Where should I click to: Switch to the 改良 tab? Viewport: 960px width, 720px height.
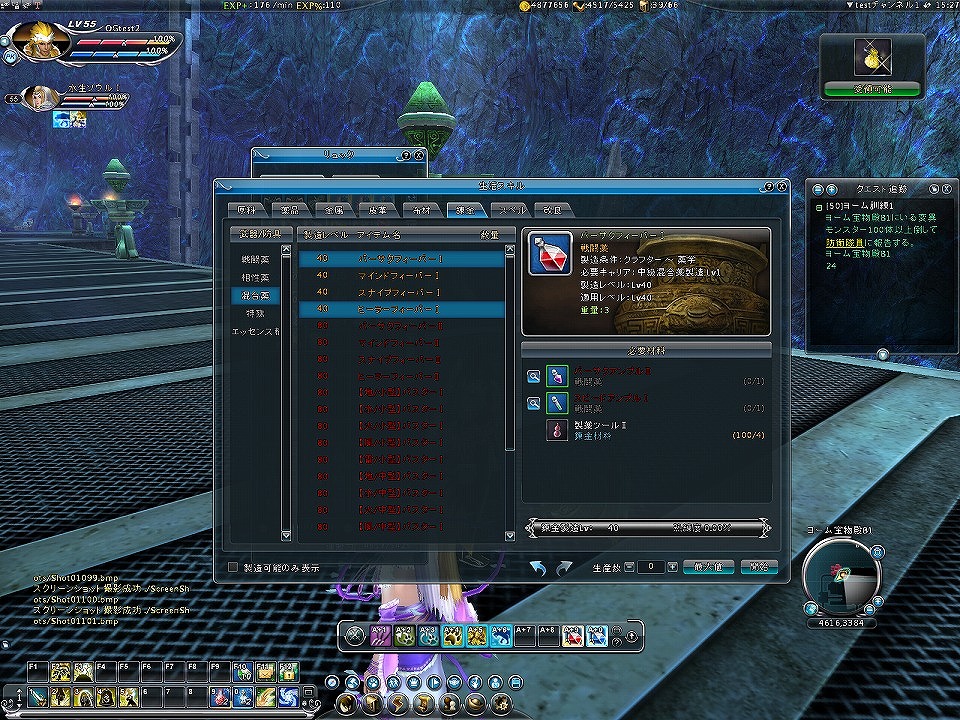(x=553, y=210)
